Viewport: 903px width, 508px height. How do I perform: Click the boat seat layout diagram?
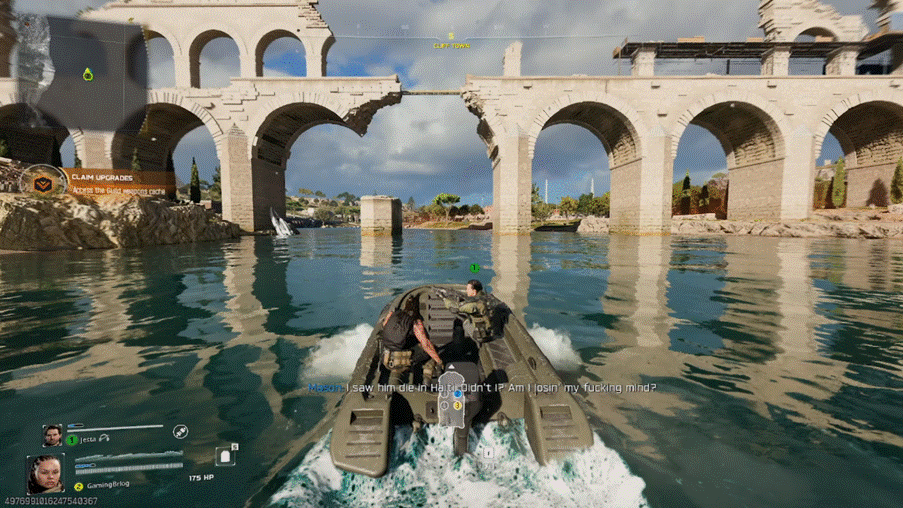tap(456, 406)
